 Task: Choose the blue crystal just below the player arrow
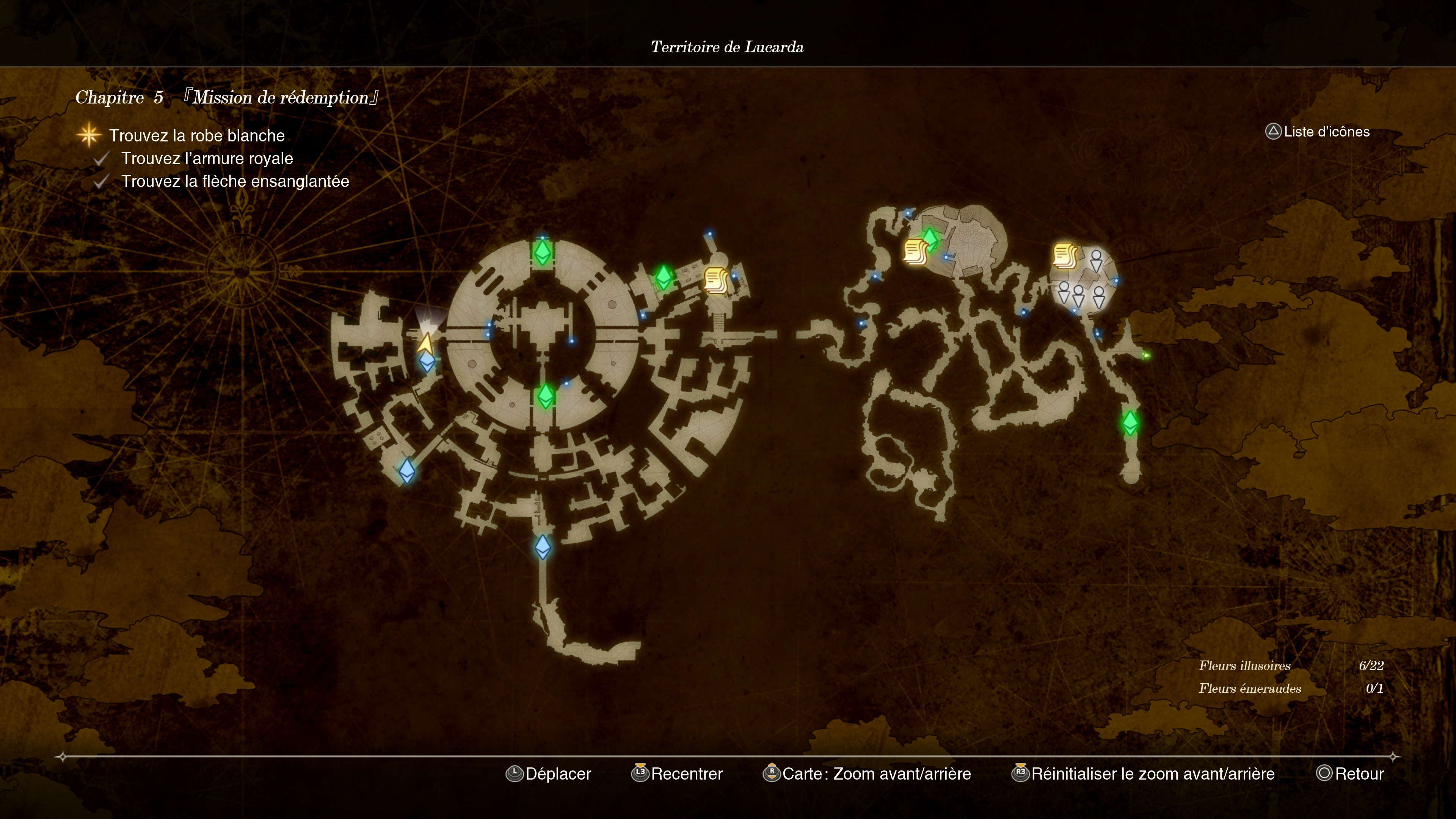pyautogui.click(x=427, y=361)
